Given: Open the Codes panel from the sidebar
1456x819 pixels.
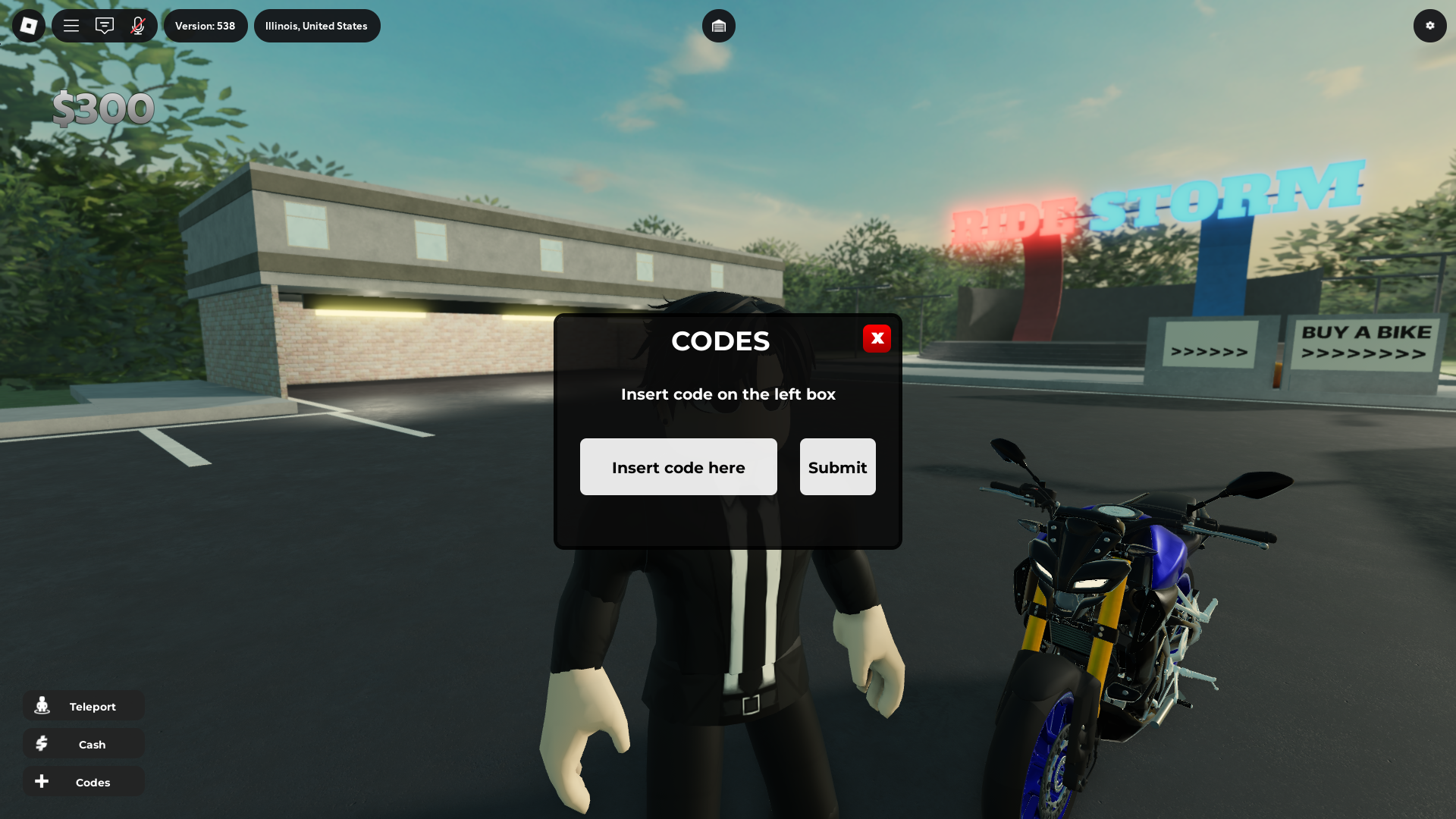Looking at the screenshot, I should click(83, 781).
